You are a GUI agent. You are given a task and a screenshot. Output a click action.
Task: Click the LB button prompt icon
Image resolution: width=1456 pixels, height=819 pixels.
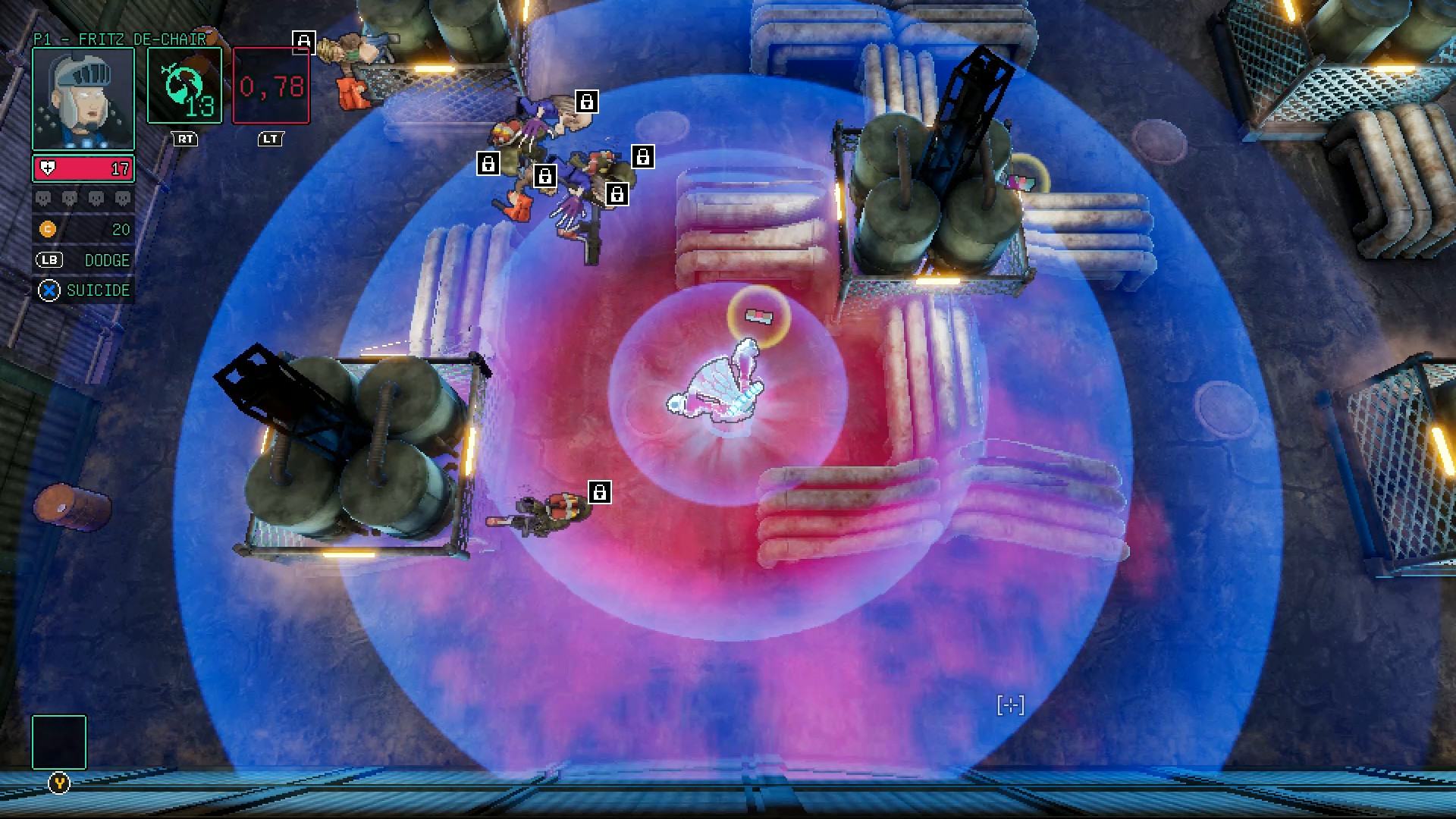click(49, 260)
